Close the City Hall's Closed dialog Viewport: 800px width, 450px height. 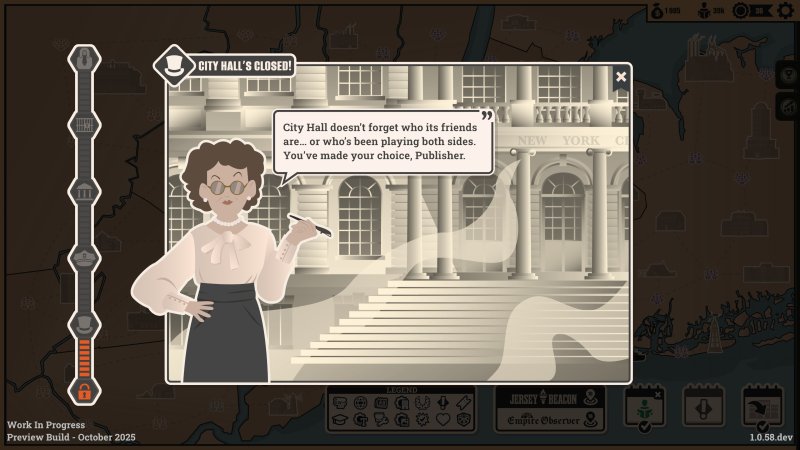point(621,76)
